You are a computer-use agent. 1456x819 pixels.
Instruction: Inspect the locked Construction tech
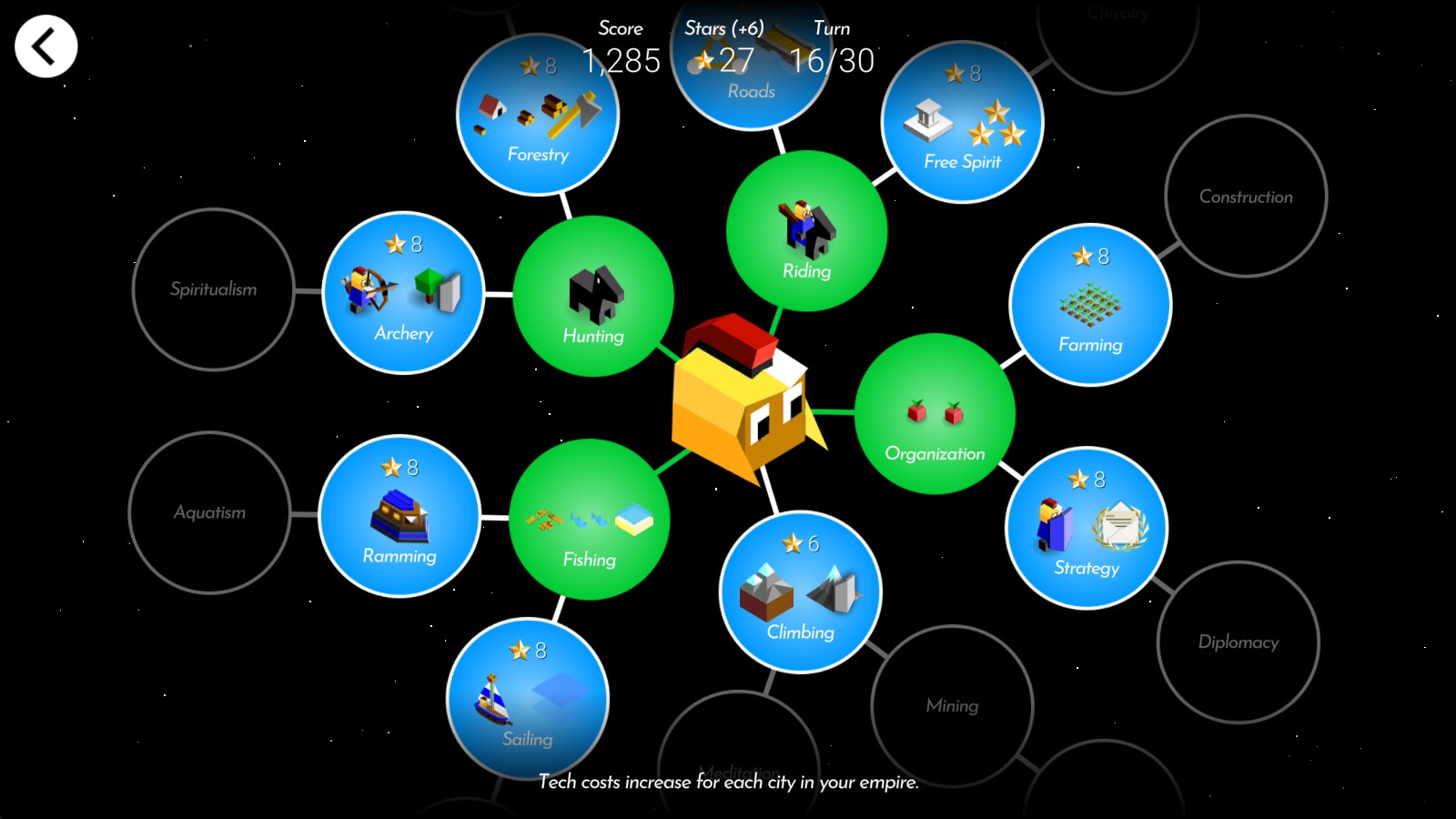point(1246,197)
